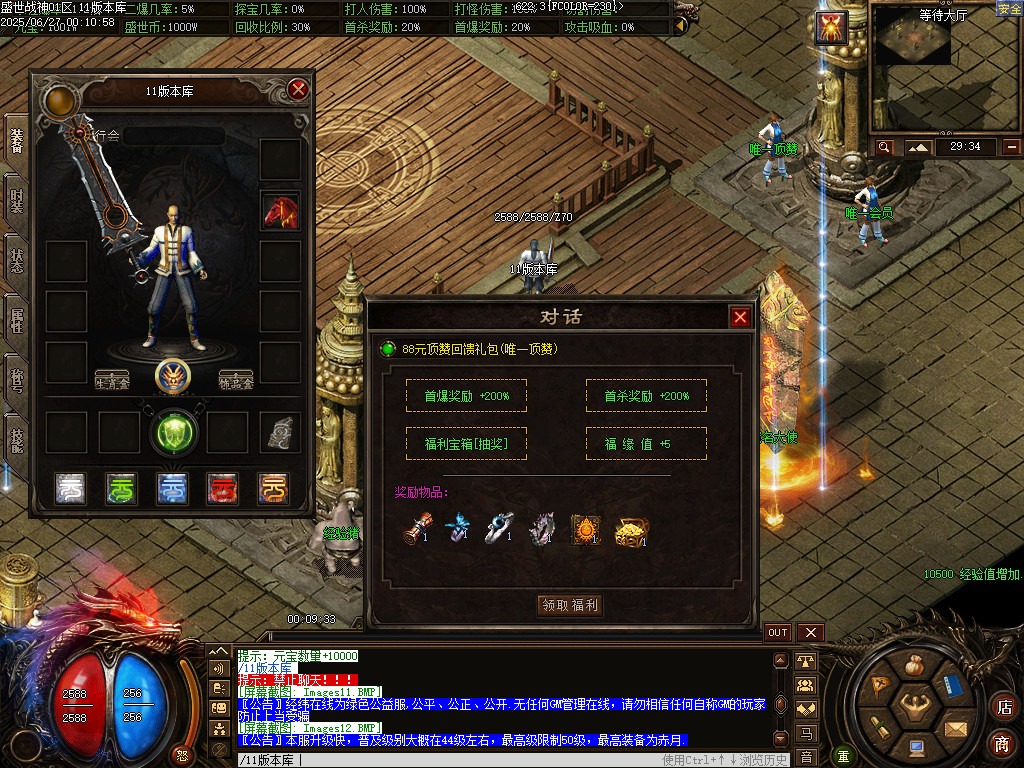The height and width of the screenshot is (768, 1024).
Task: Open the mail envelope icon
Action: (955, 727)
